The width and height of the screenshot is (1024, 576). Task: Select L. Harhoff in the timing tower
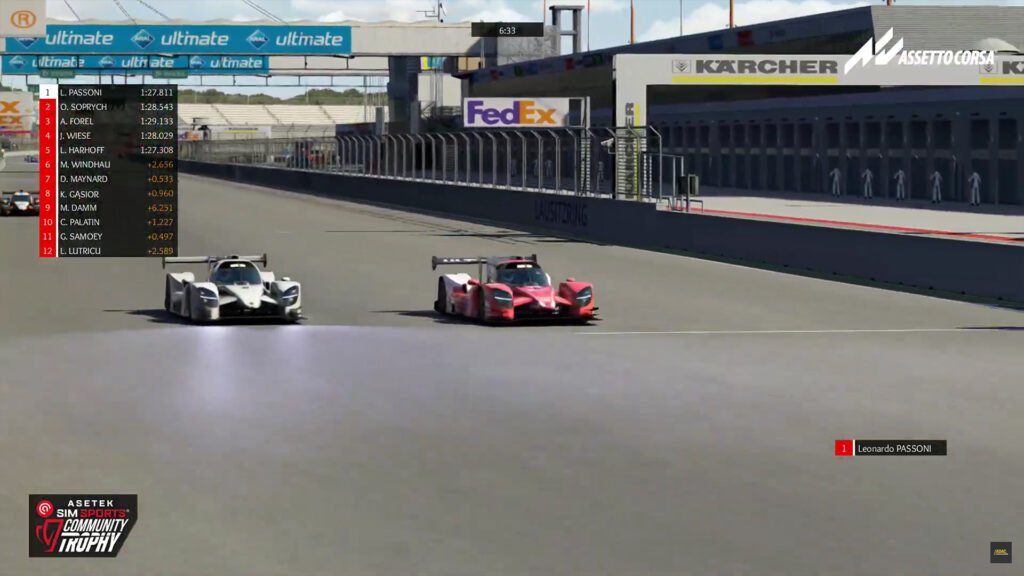[x=108, y=150]
